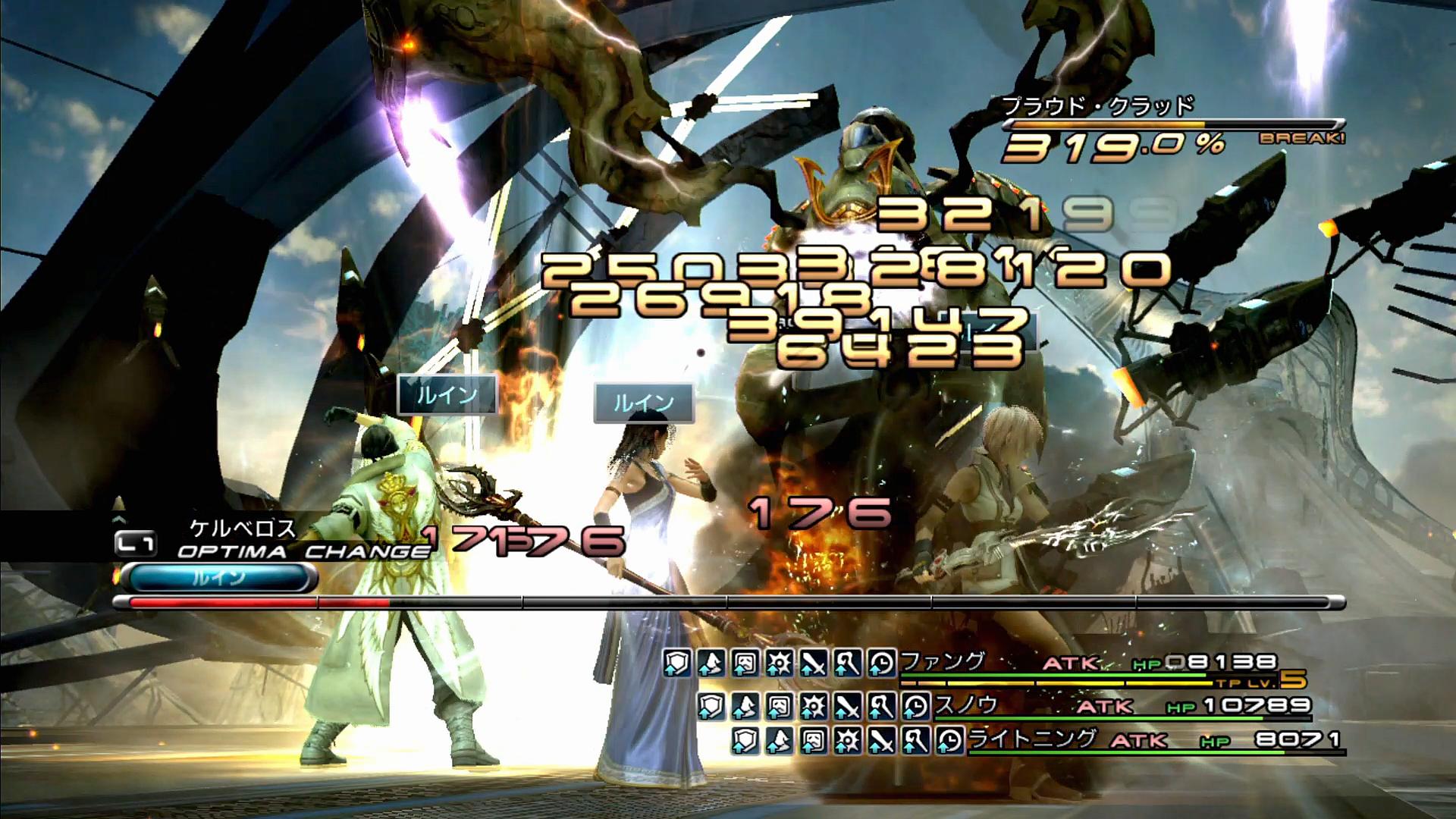The image size is (1456, 819).
Task: Target the enemy プラウド・クラッド name plate
Action: 1098,106
